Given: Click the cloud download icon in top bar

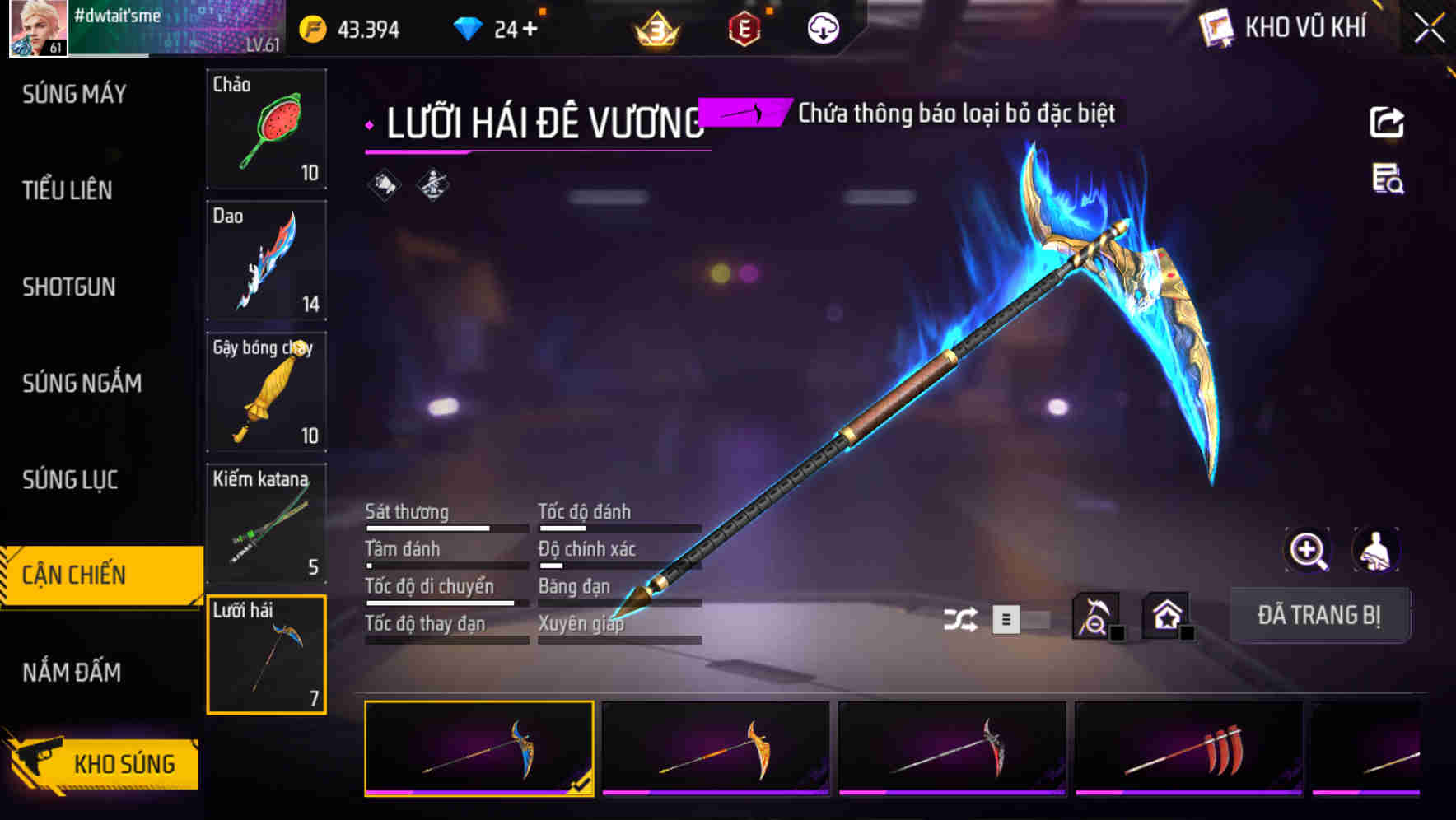Looking at the screenshot, I should [823, 27].
